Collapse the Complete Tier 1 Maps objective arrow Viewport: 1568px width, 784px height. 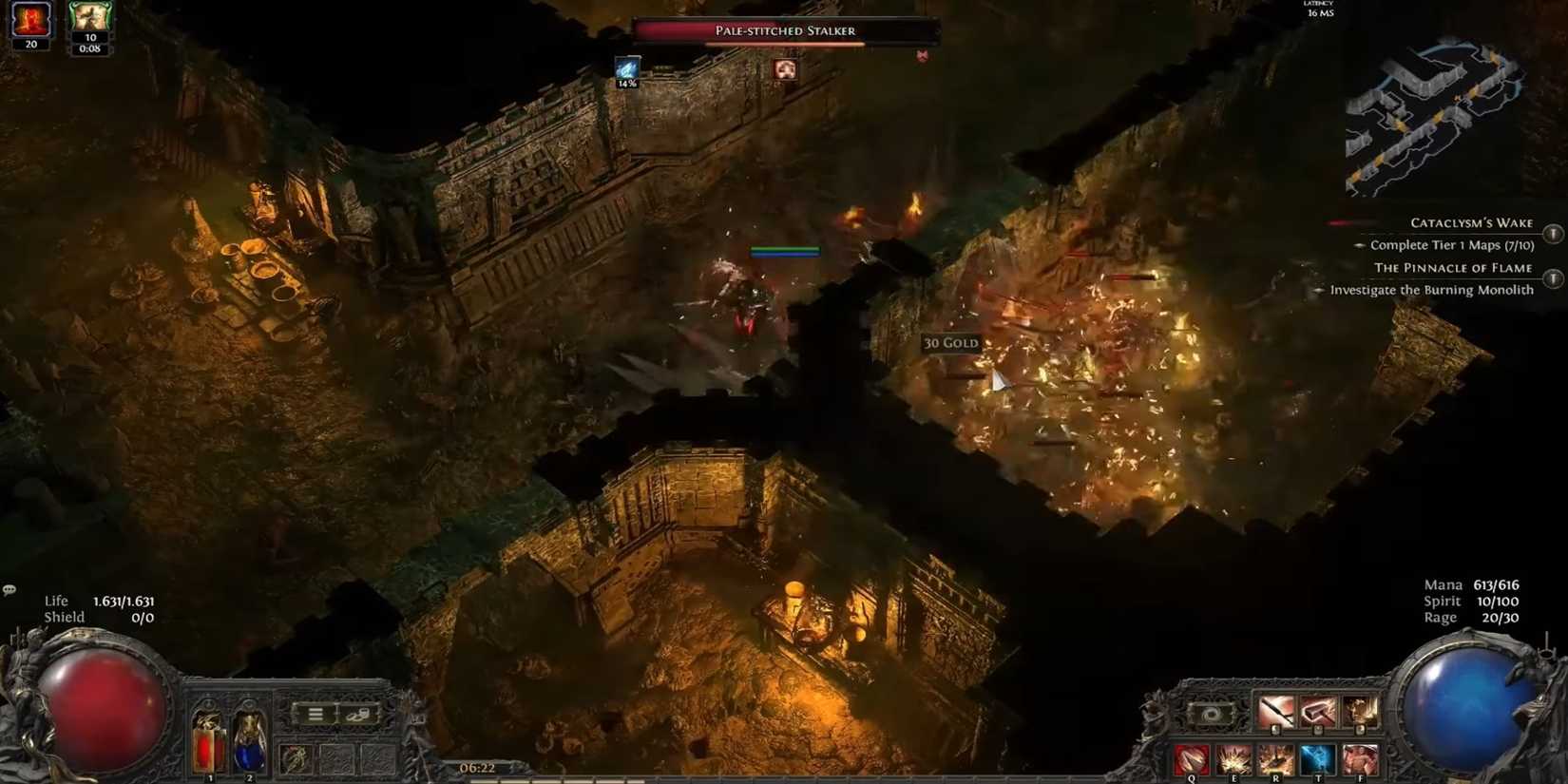tap(1359, 245)
